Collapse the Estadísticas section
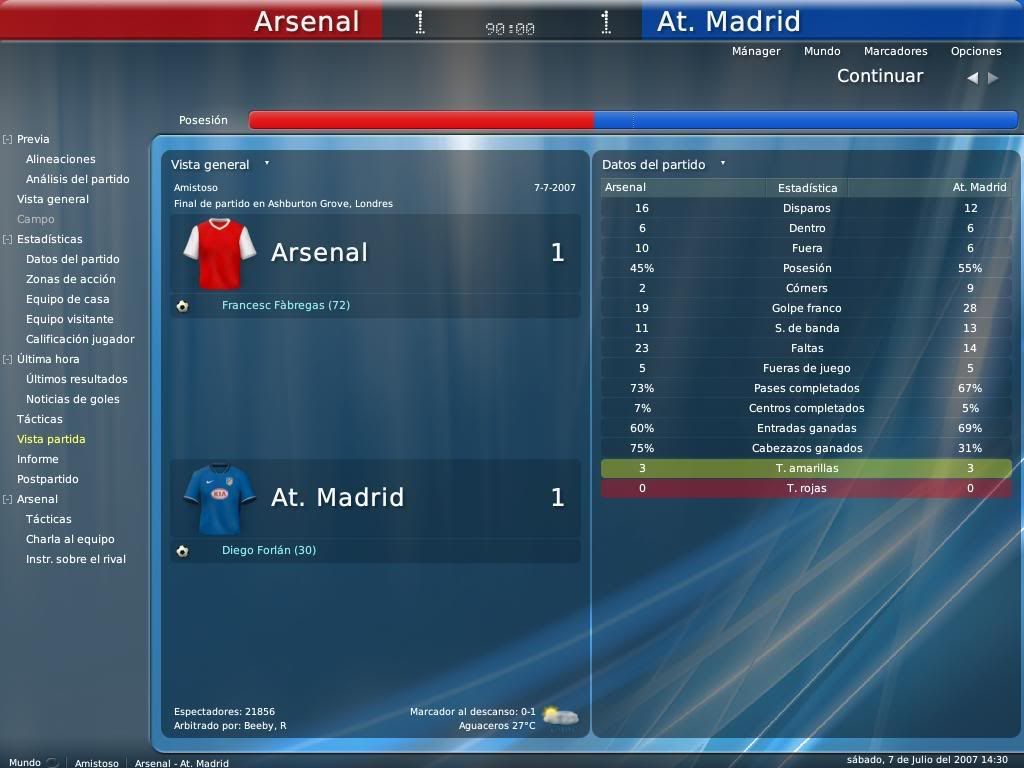The image size is (1024, 768). (7, 240)
